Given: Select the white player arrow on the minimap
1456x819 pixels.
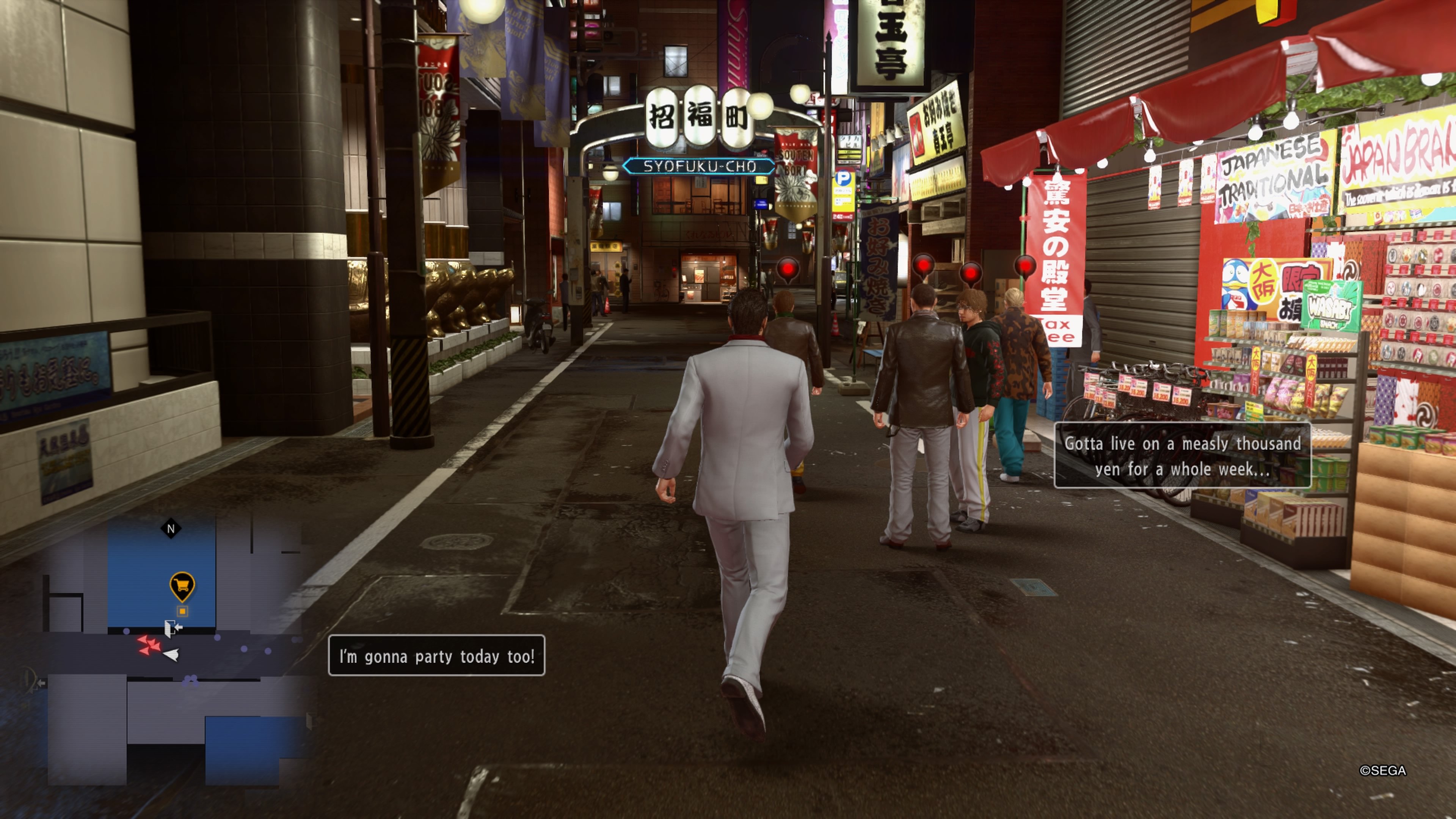Looking at the screenshot, I should (x=171, y=656).
